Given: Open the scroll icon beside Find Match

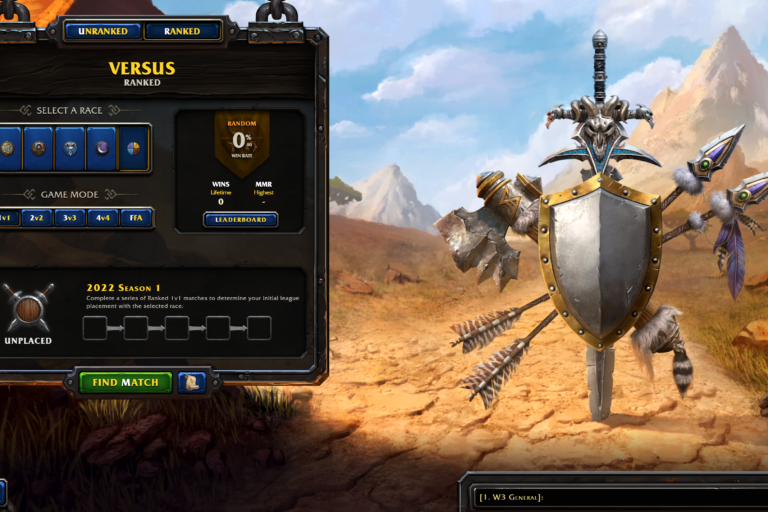Looking at the screenshot, I should click(192, 382).
